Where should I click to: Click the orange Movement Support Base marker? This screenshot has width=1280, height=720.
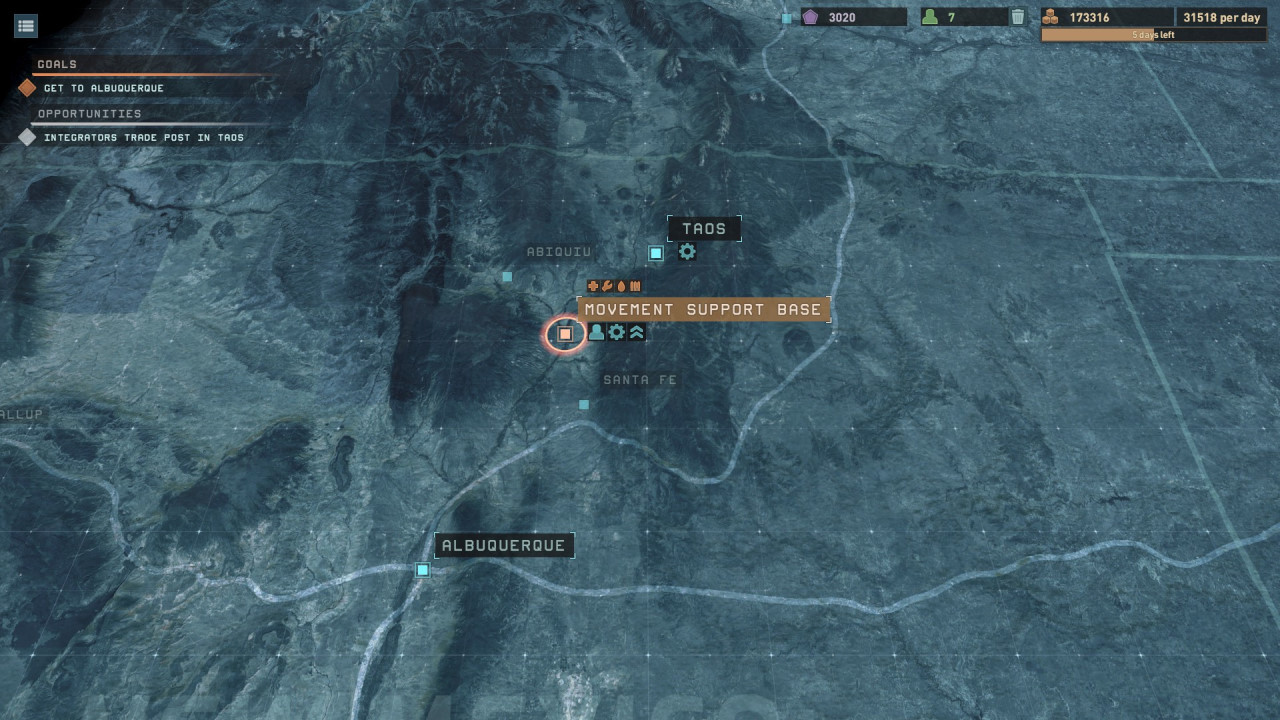click(x=565, y=334)
